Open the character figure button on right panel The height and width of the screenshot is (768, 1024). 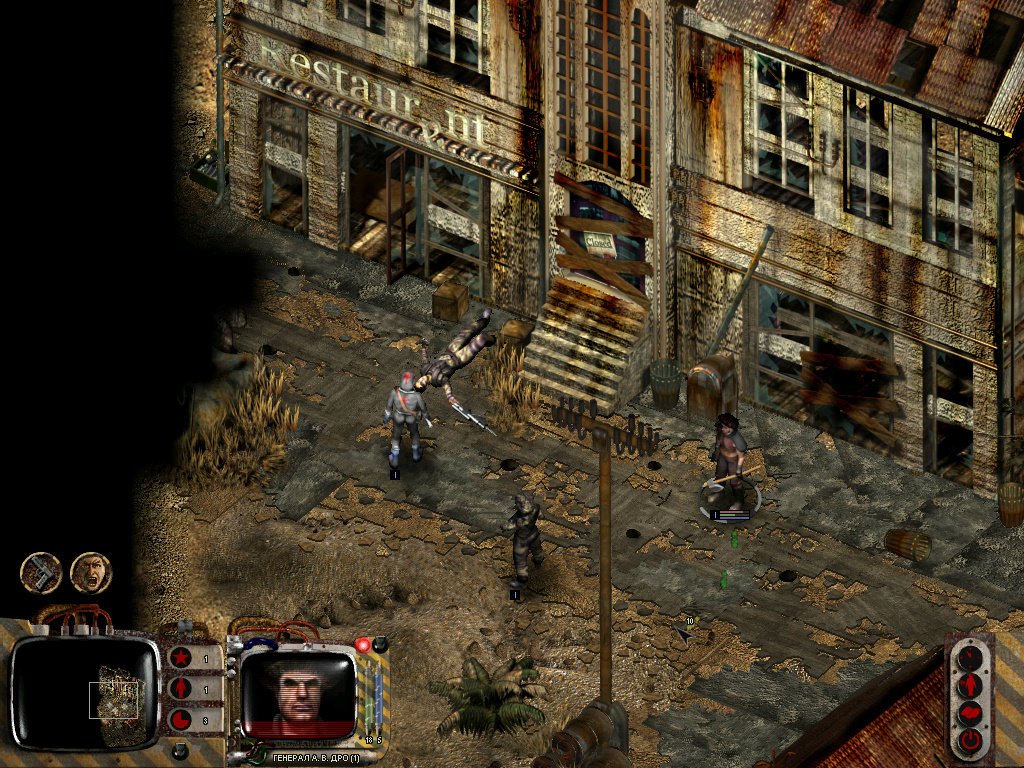[968, 686]
